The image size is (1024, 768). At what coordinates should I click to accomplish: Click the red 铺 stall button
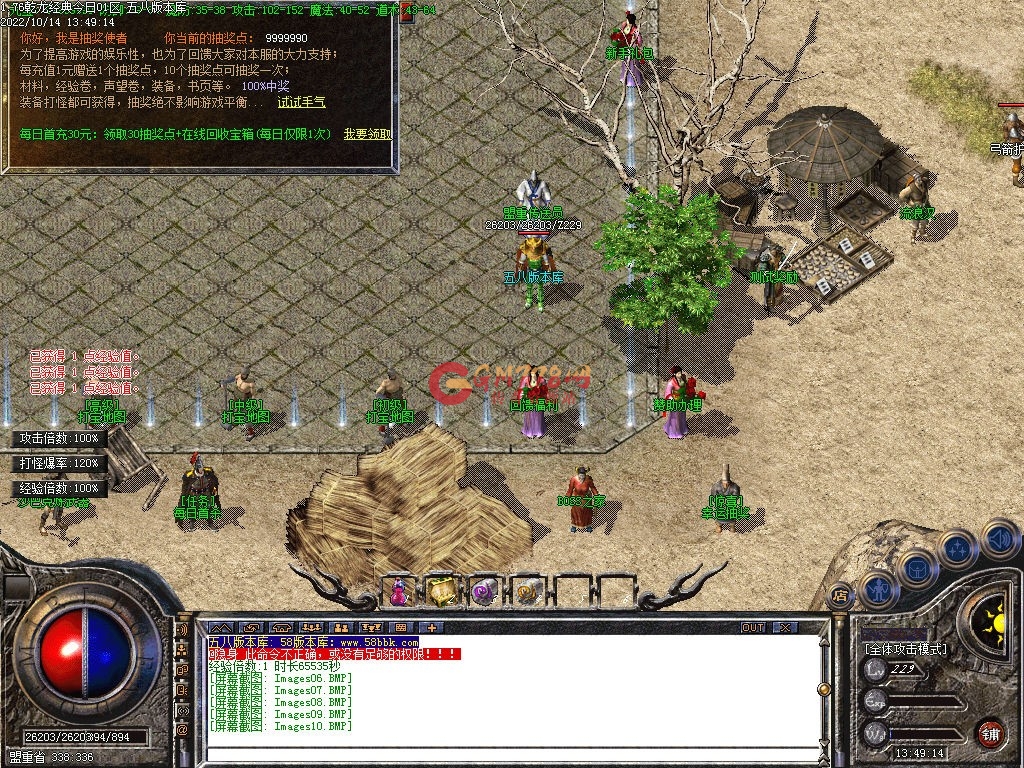[989, 733]
